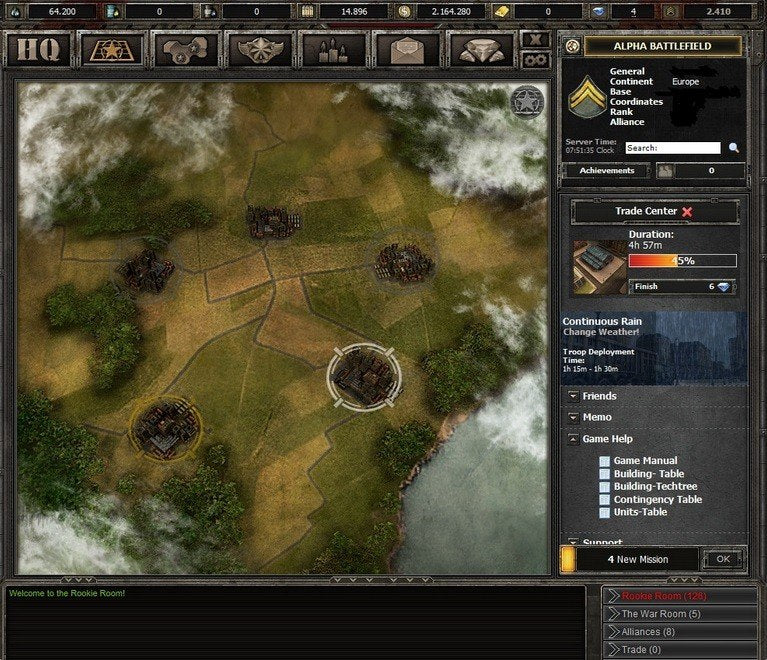The height and width of the screenshot is (660, 767).
Task: View the Units-Table help page
Action: [640, 512]
